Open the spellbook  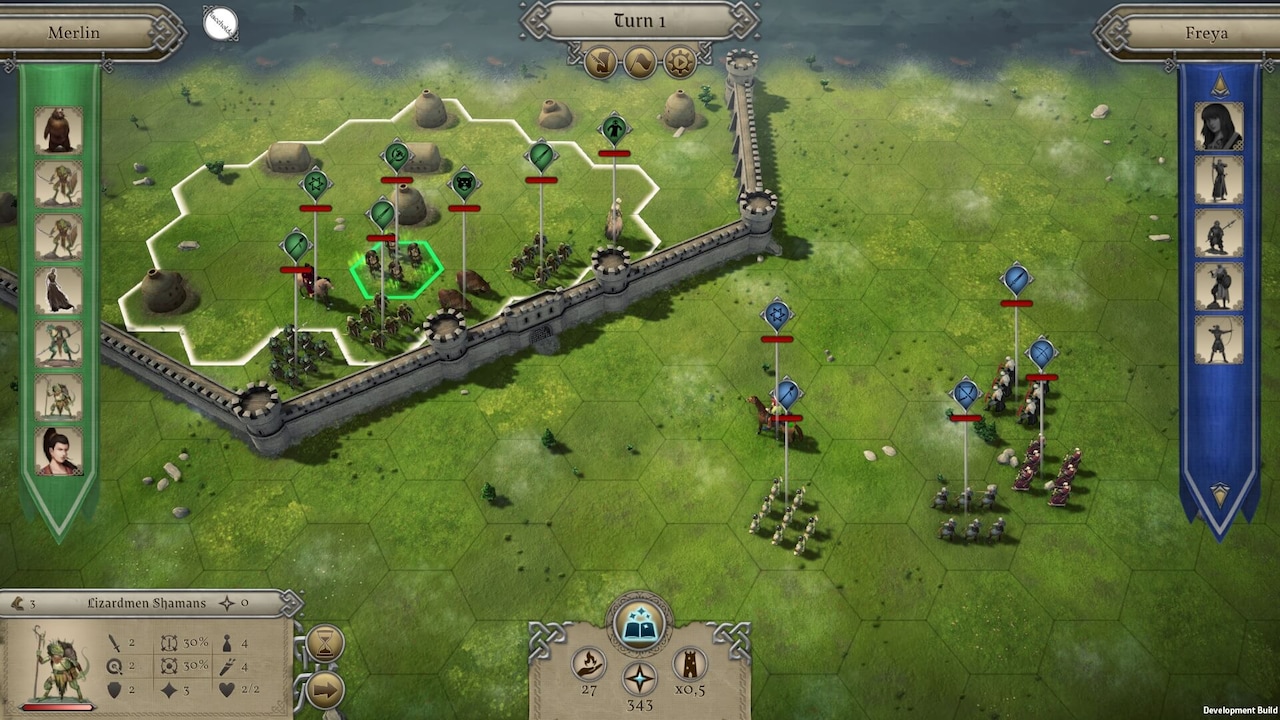click(x=639, y=625)
